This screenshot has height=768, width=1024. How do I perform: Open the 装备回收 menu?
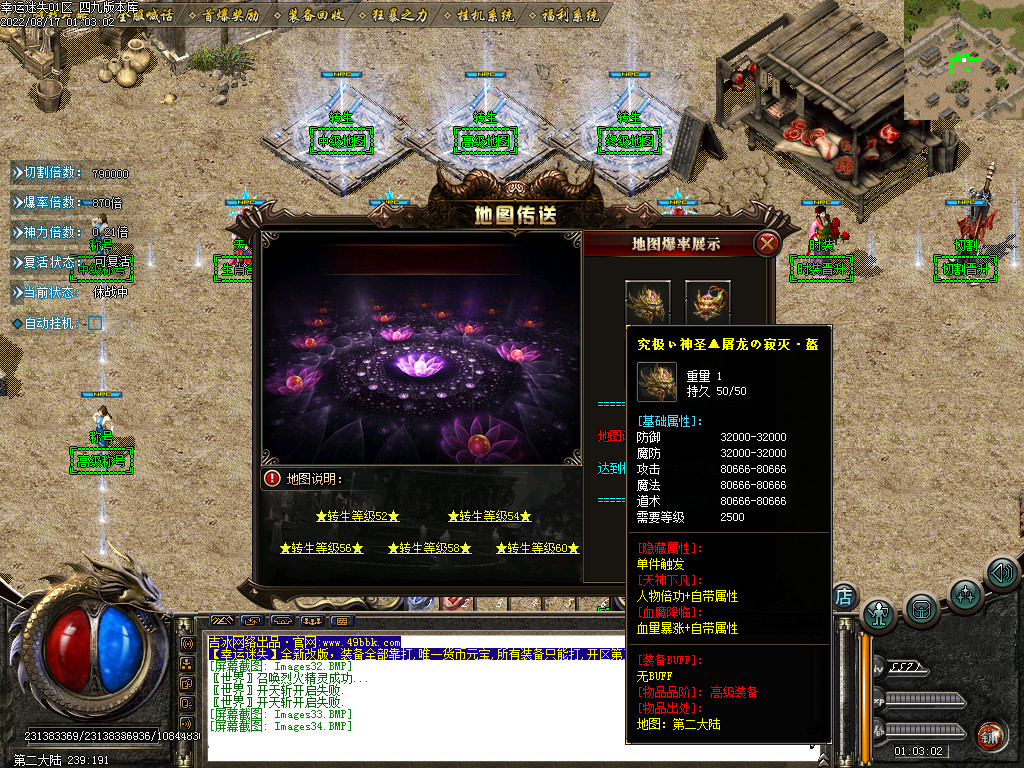pos(315,15)
